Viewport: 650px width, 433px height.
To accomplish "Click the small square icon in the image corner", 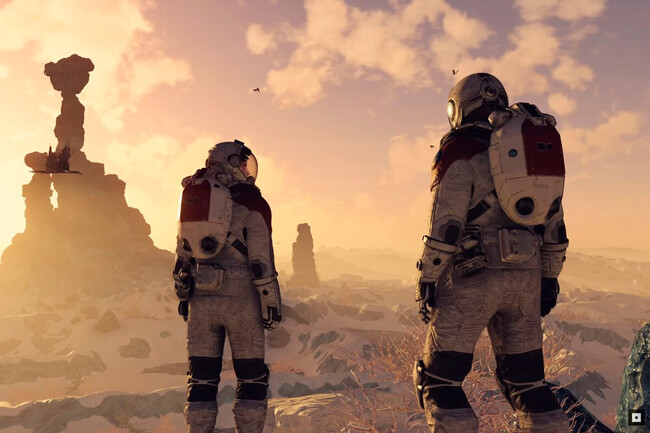I will (x=635, y=418).
